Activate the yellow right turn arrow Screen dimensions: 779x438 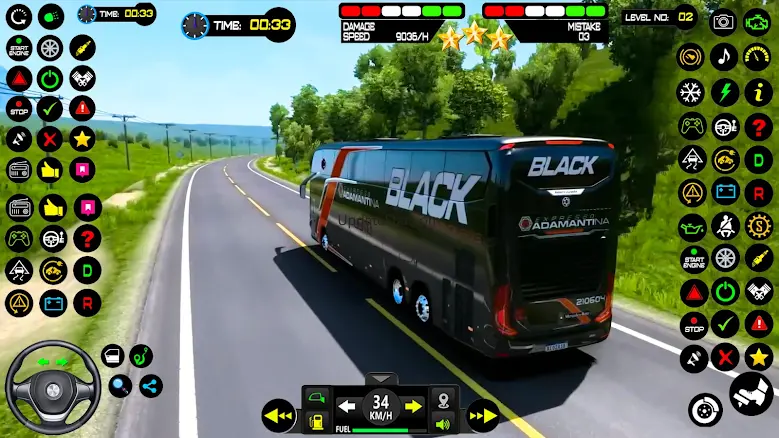click(412, 407)
